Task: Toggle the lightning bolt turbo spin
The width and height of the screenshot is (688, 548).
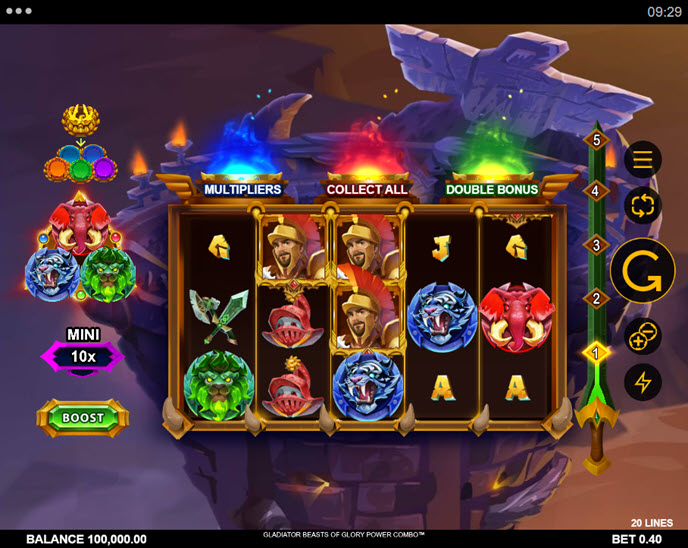Action: [x=642, y=382]
